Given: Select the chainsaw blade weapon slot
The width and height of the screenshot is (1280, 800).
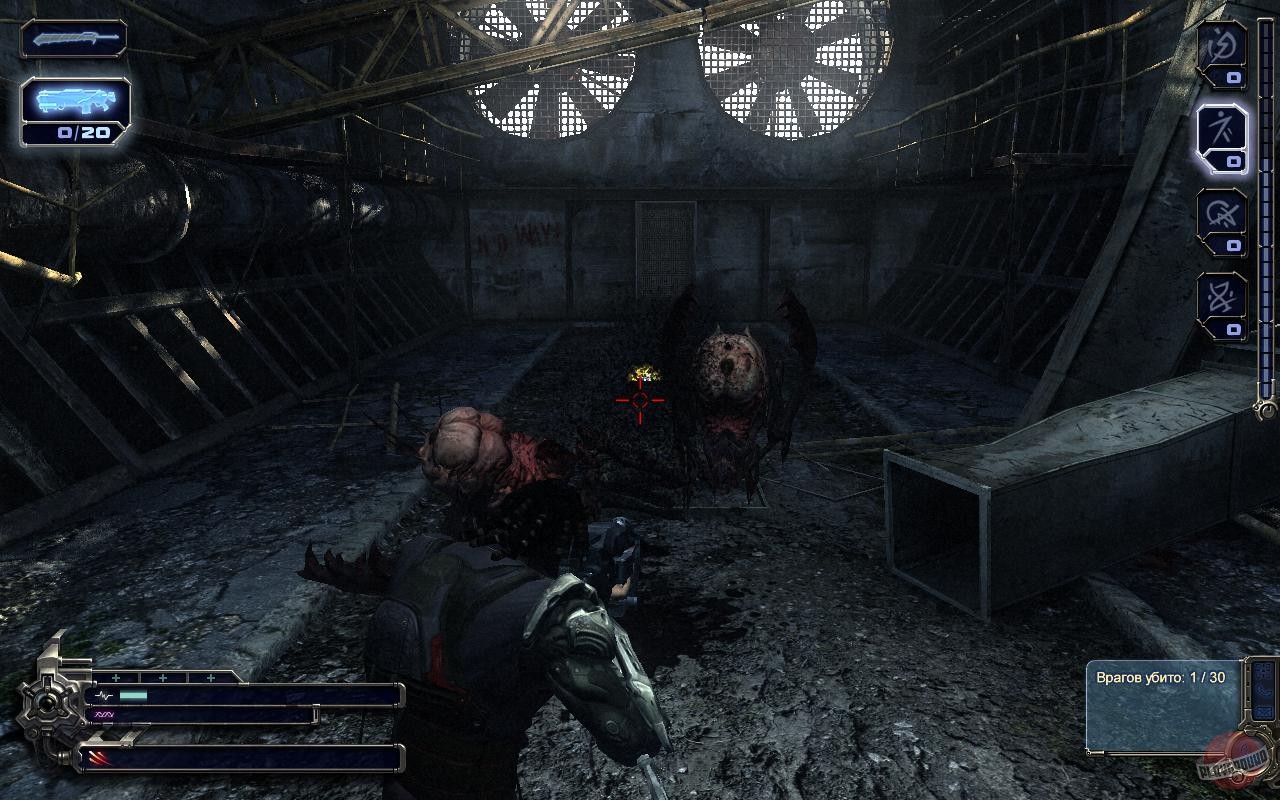Looking at the screenshot, I should tap(73, 40).
